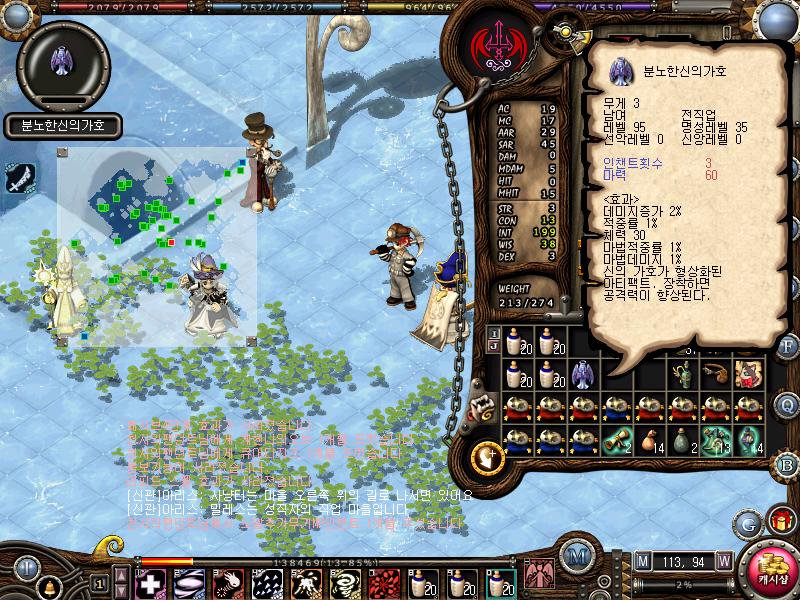Select the brown pouch stack of 14
The height and width of the screenshot is (600, 800).
coord(650,440)
